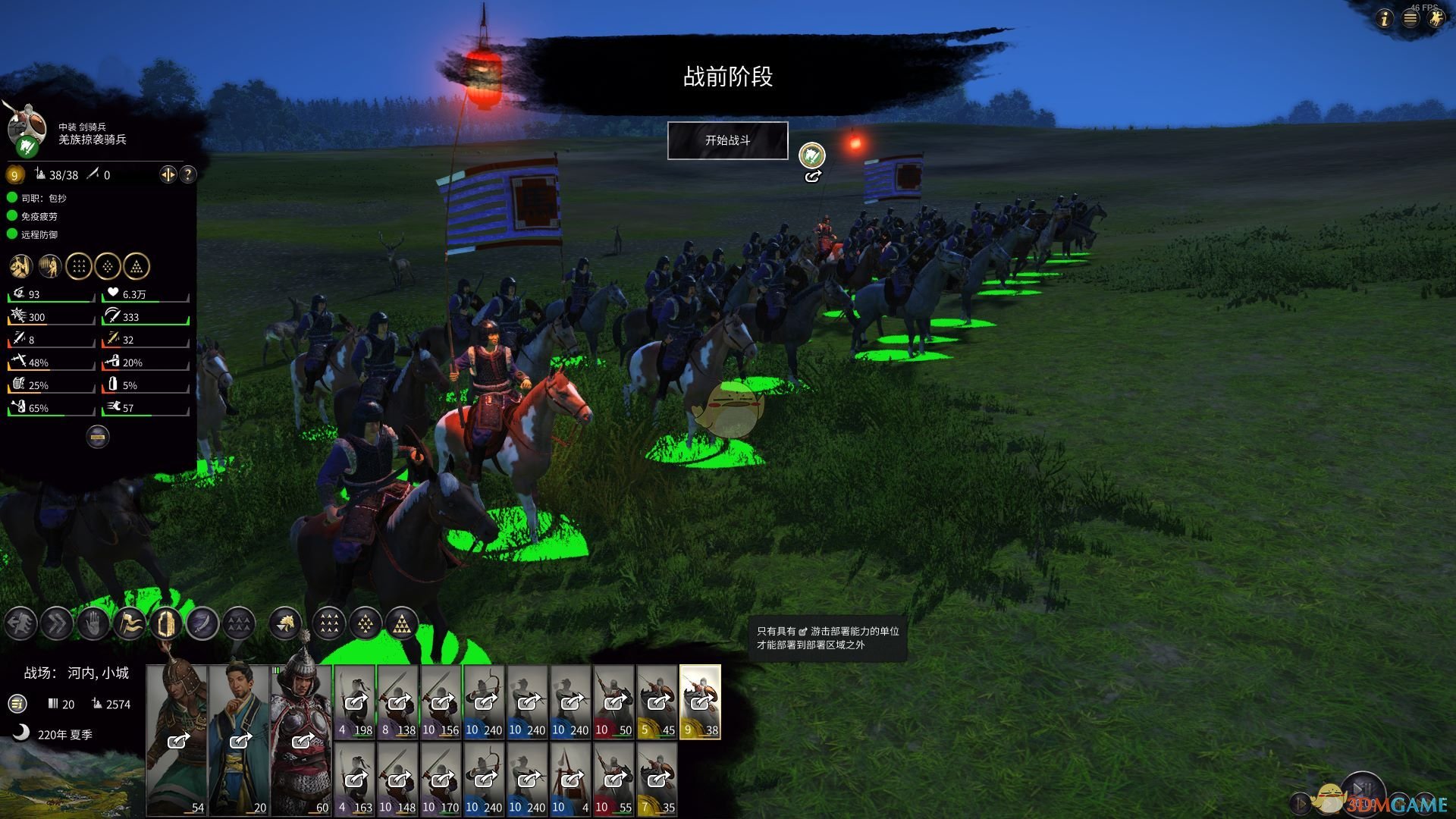Select the general portrait with 54 troops
This screenshot has height=819, width=1456.
[177, 739]
